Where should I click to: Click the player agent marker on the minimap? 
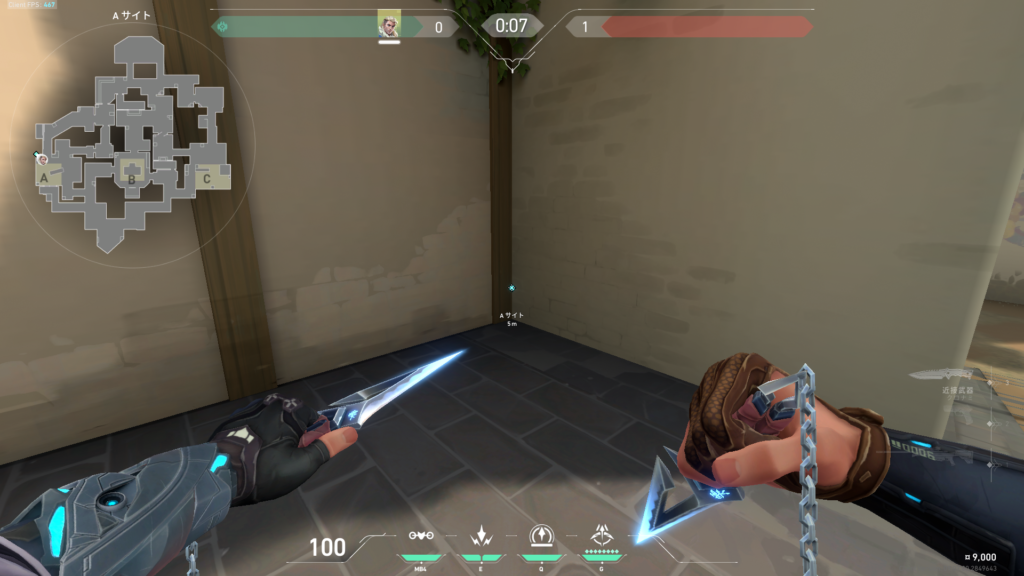tap(41, 158)
